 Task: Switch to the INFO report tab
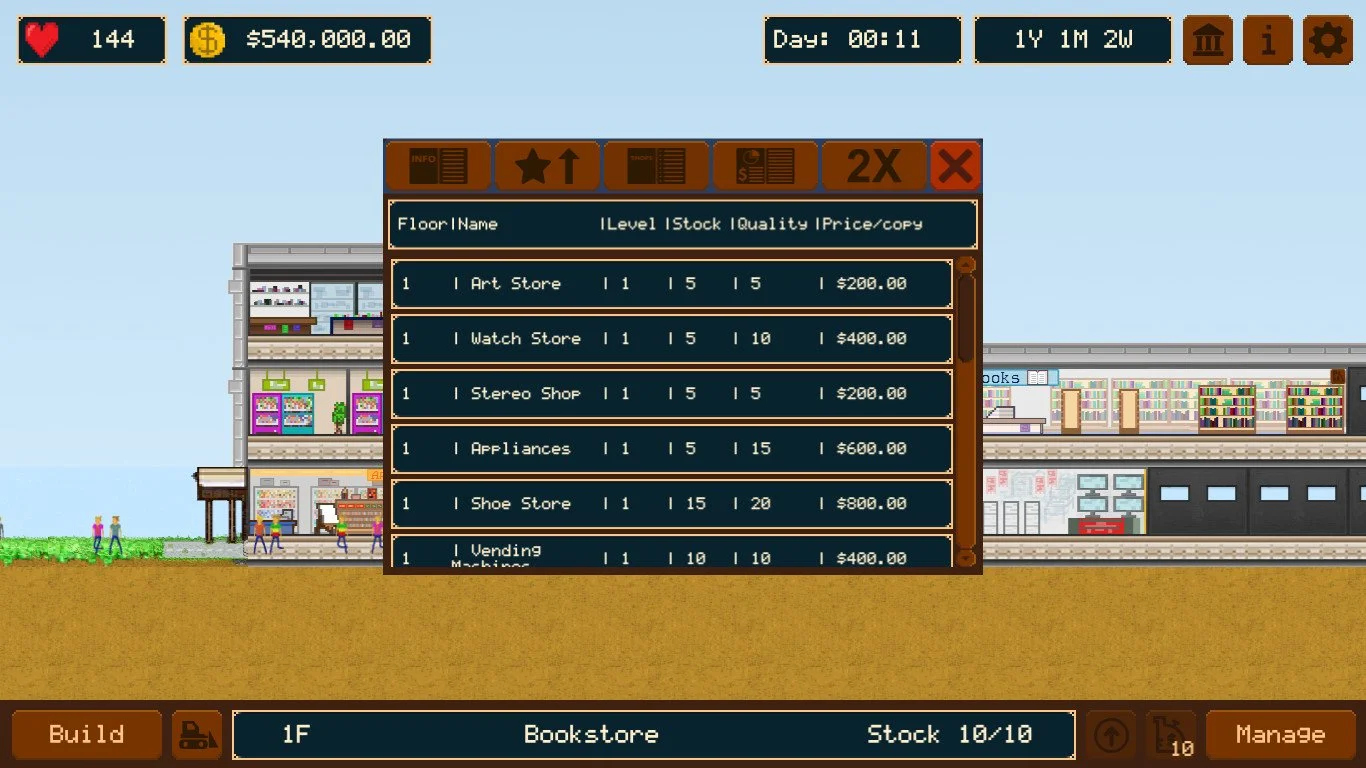tap(437, 165)
